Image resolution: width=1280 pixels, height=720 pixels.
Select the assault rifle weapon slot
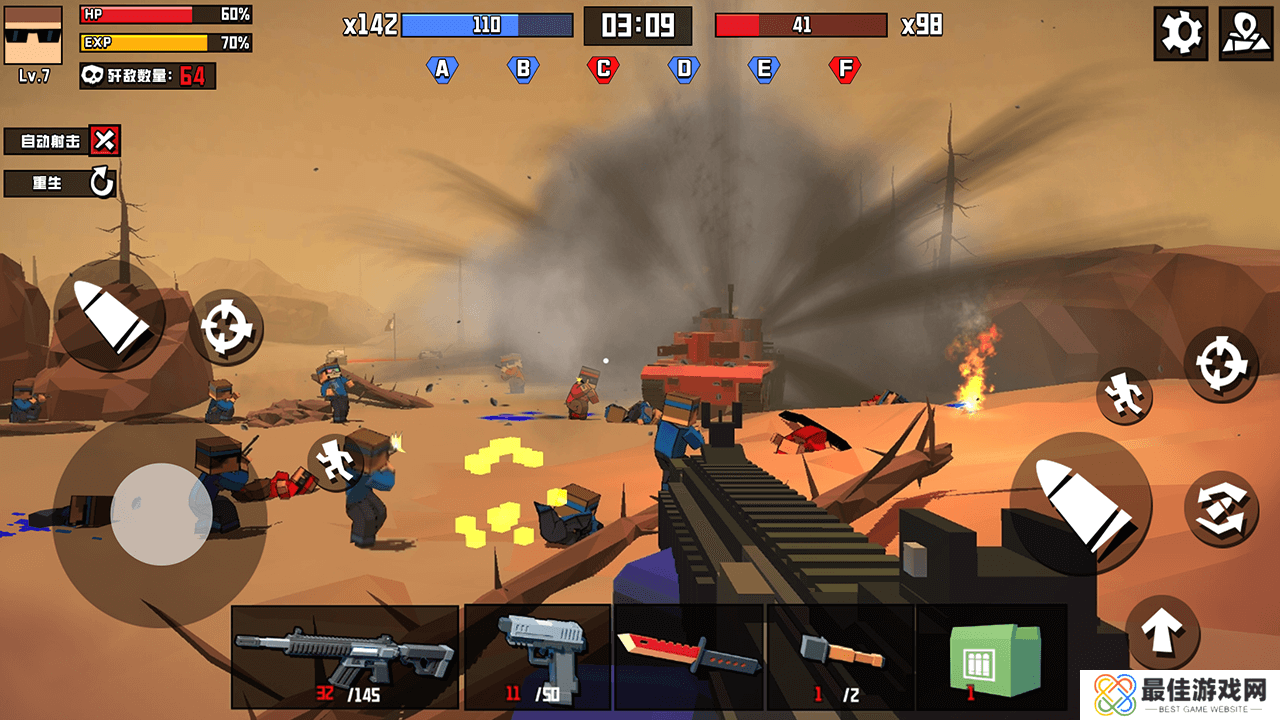click(345, 657)
